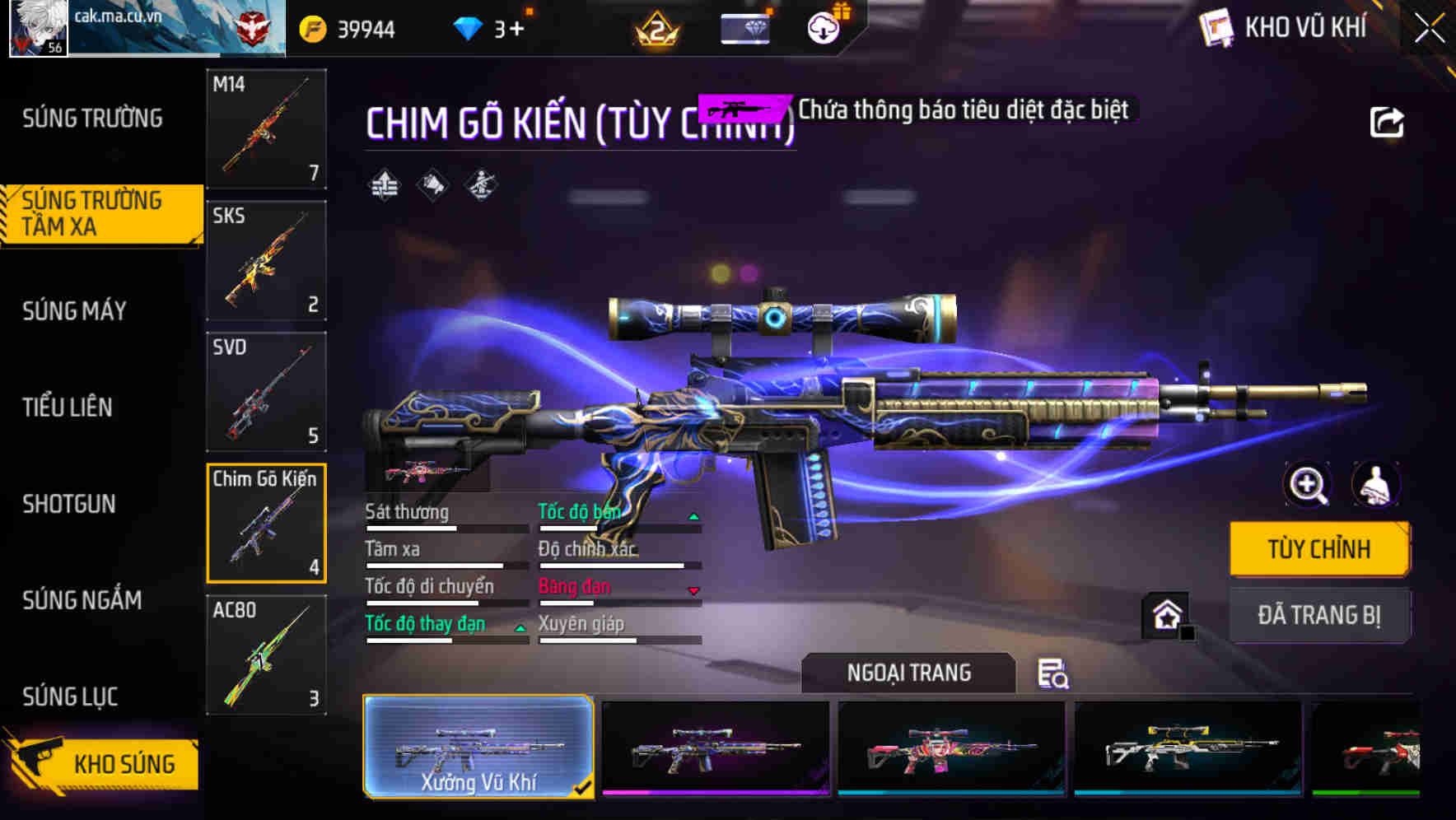Viewport: 1456px width, 820px height.
Task: Open the Súng Máy category
Action: pyautogui.click(x=74, y=311)
